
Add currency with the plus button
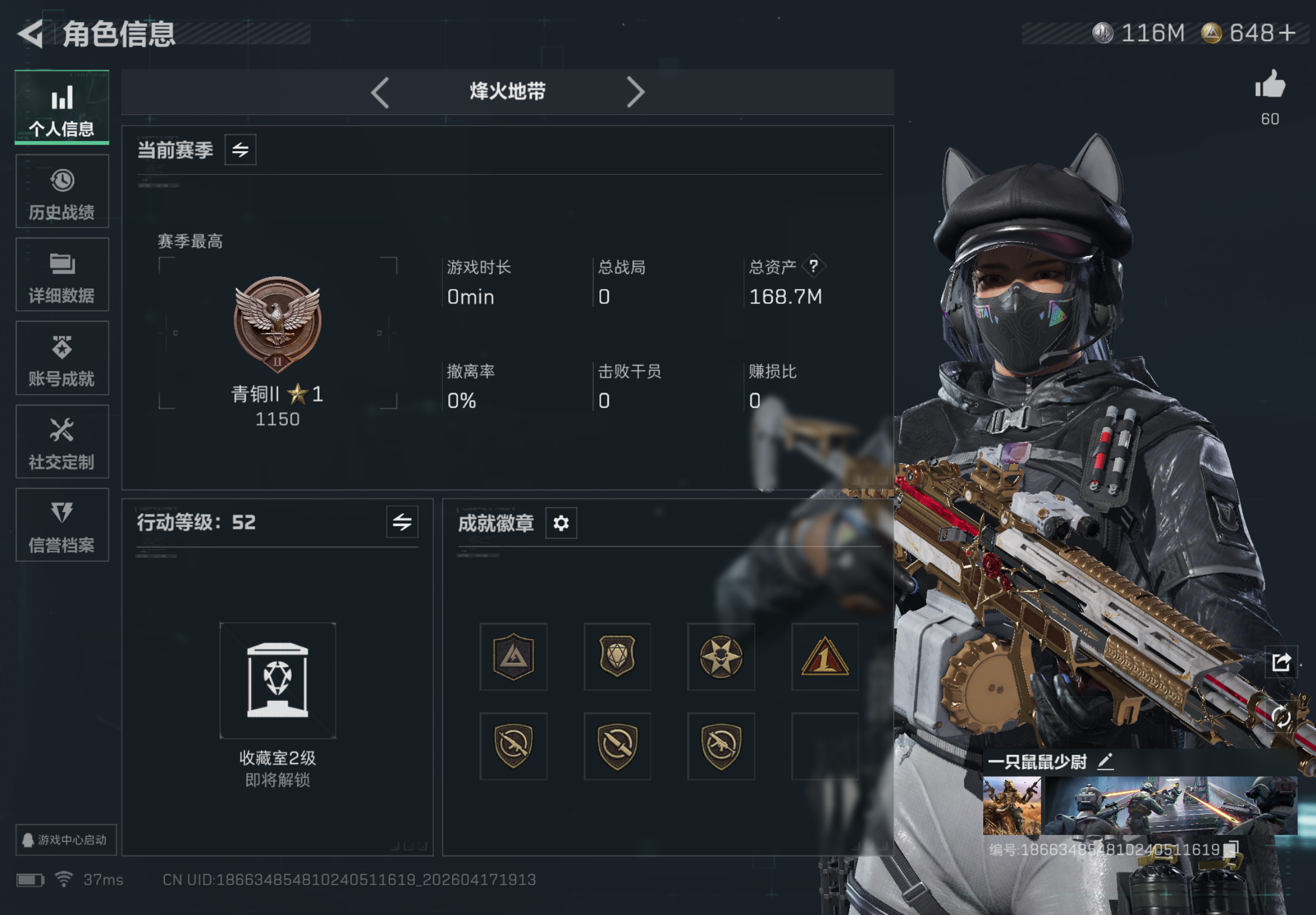(x=1287, y=33)
